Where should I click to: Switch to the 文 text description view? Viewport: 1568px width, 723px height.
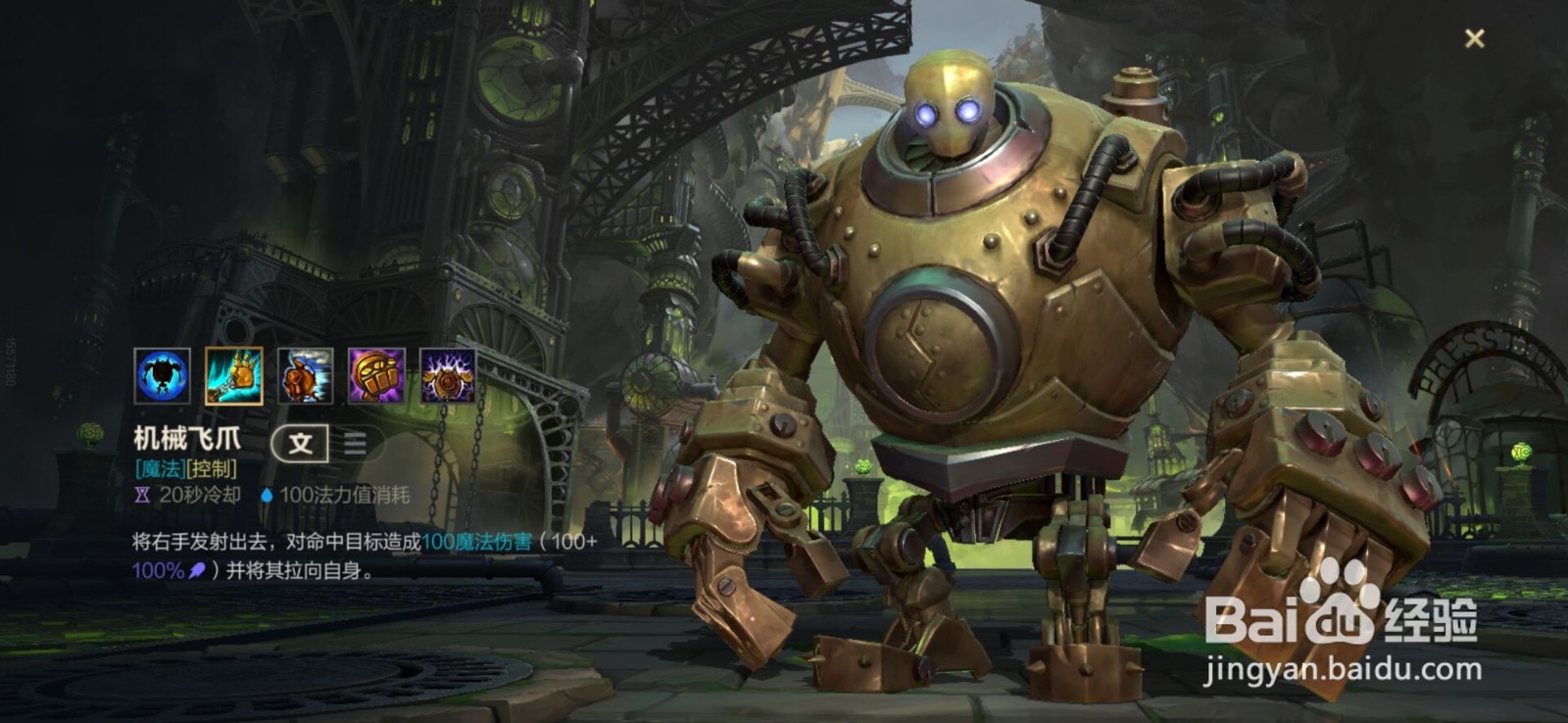[x=300, y=444]
